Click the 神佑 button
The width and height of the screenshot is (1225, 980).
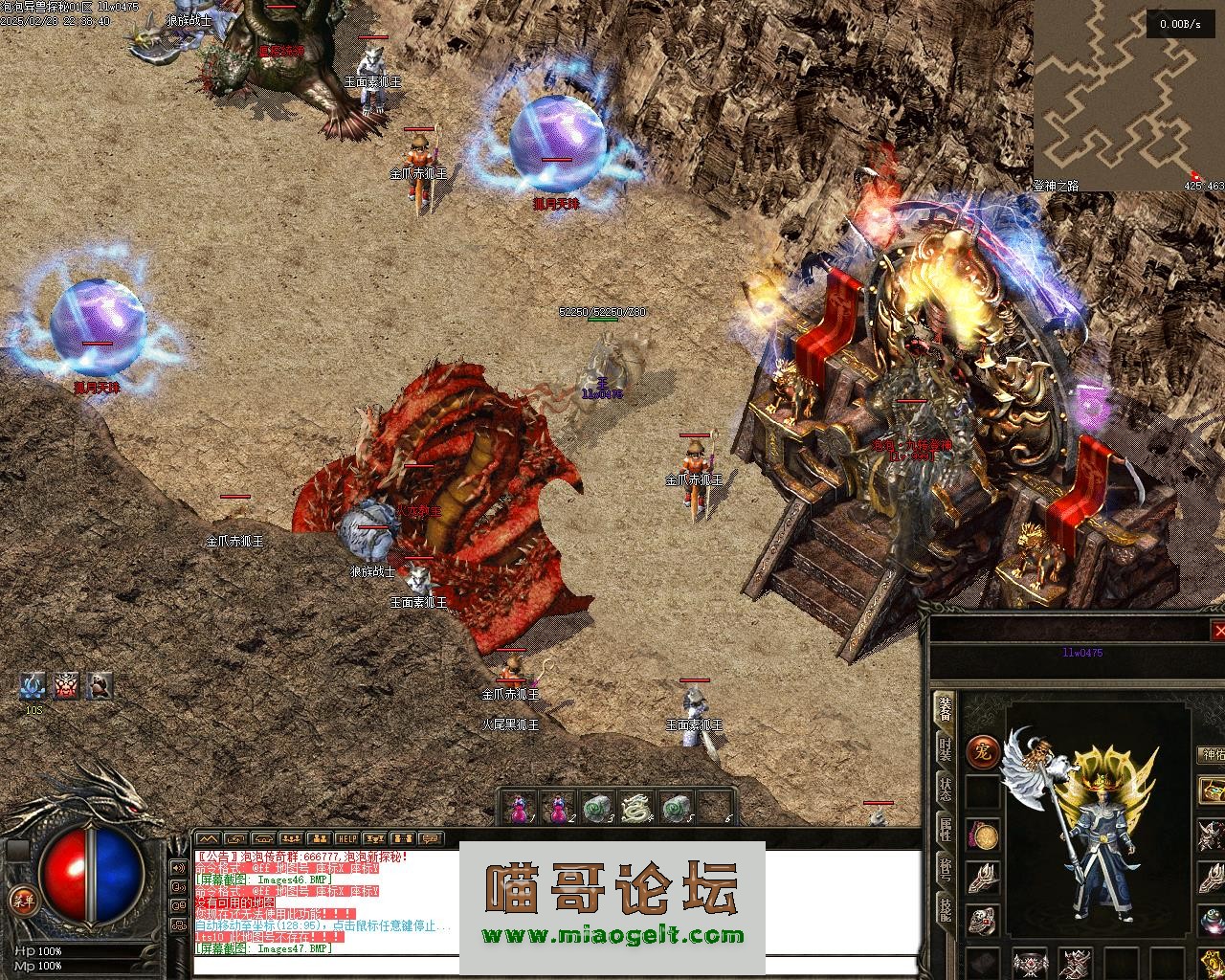pos(1212,754)
